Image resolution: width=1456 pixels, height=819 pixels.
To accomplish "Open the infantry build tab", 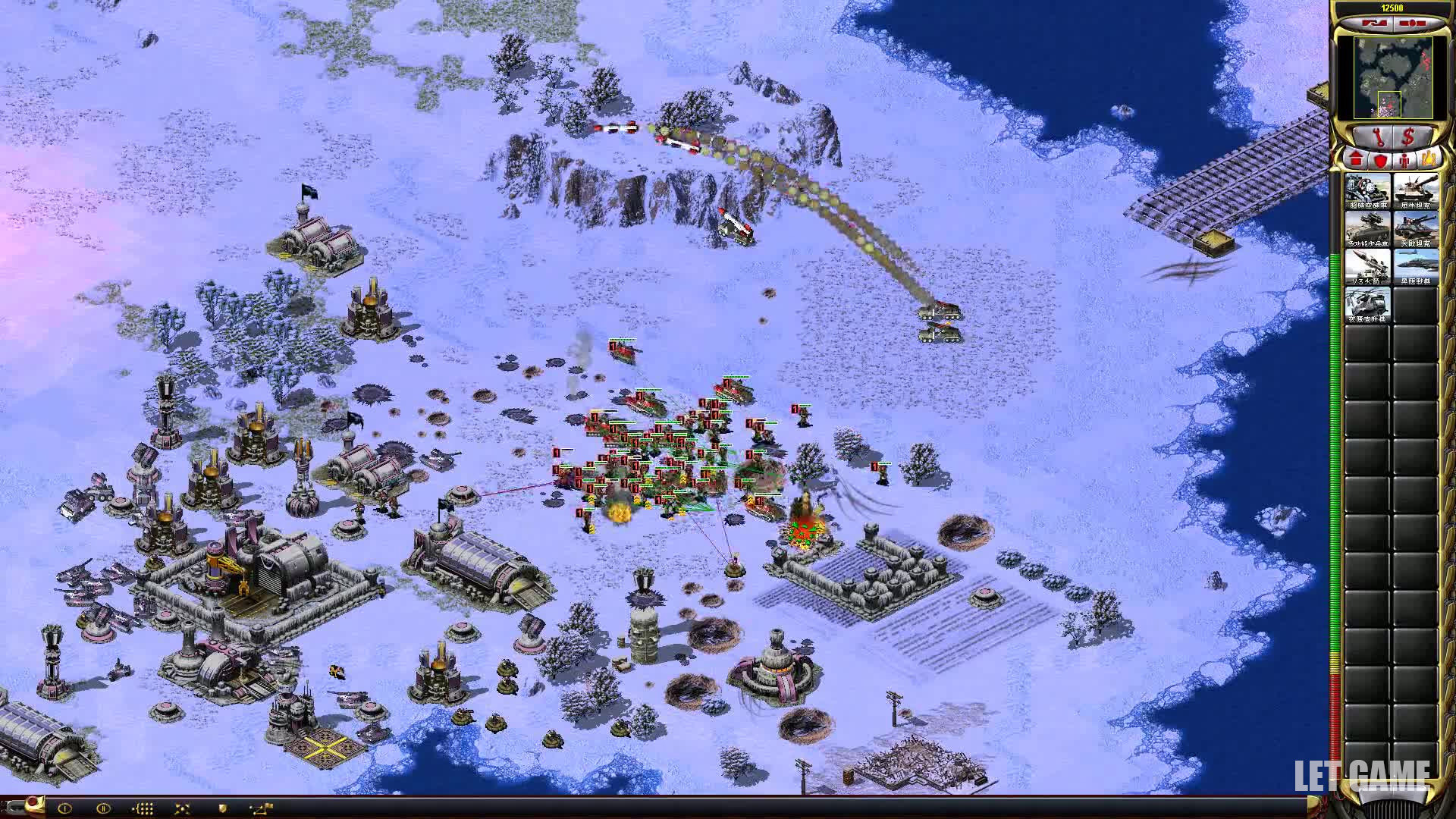I will [1404, 160].
